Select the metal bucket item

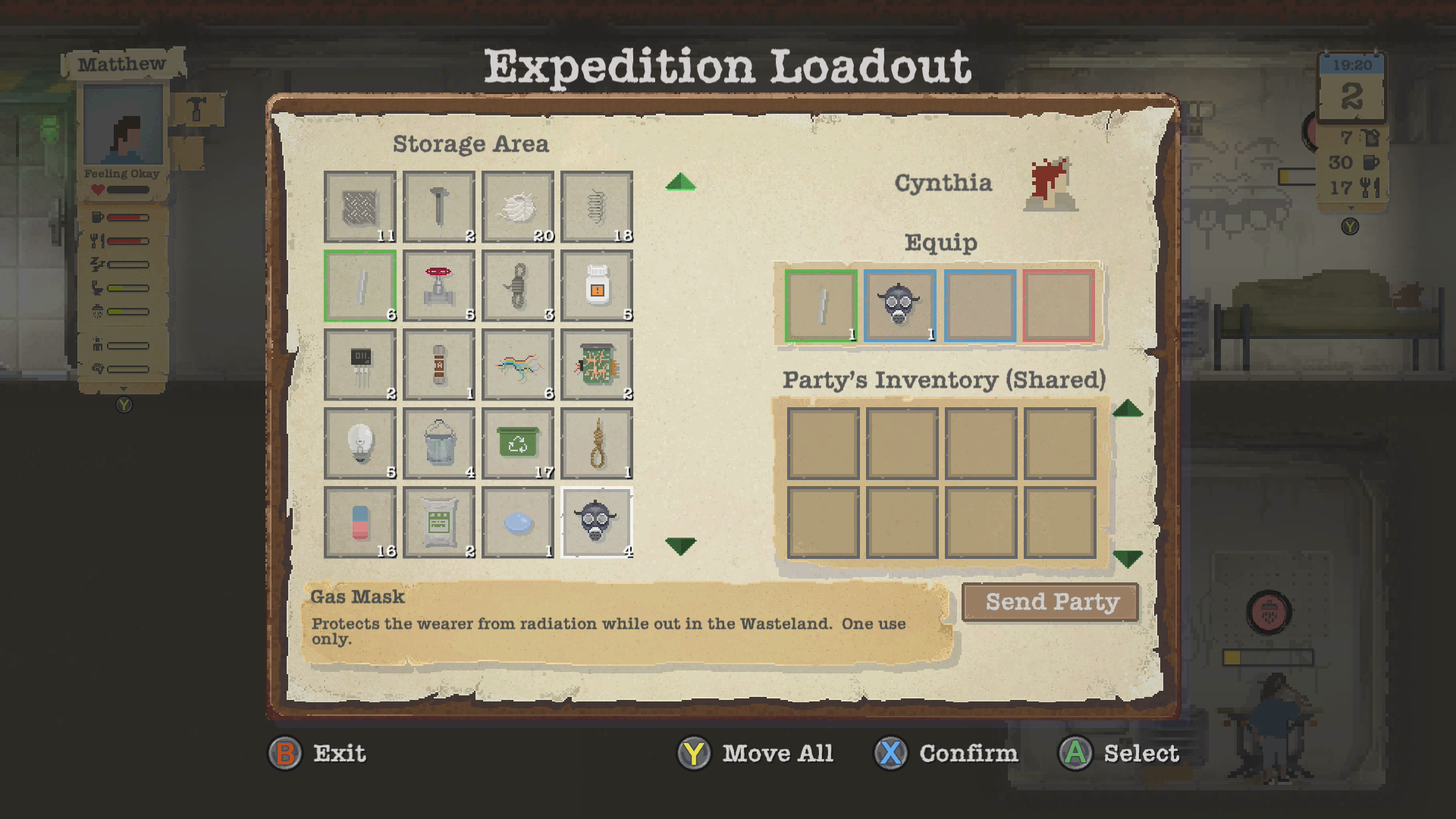(439, 444)
